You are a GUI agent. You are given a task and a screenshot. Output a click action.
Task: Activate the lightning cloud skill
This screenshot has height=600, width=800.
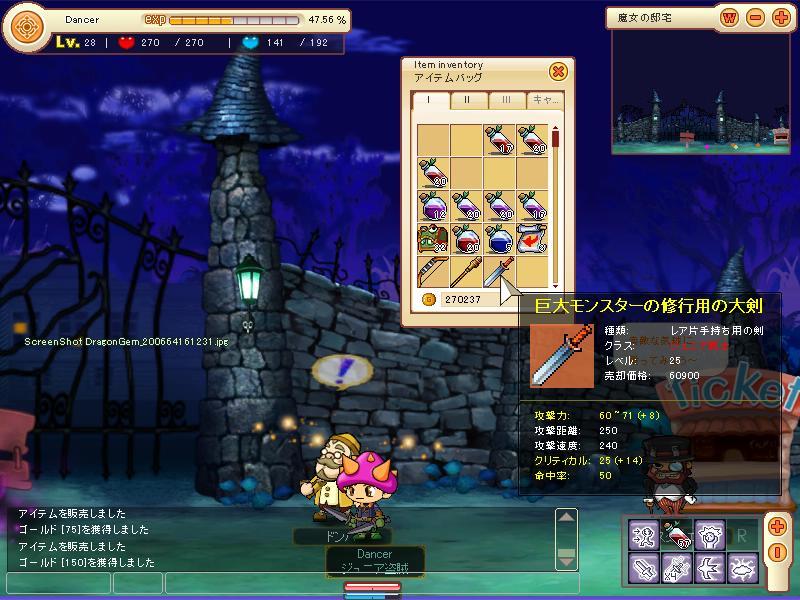(x=742, y=568)
